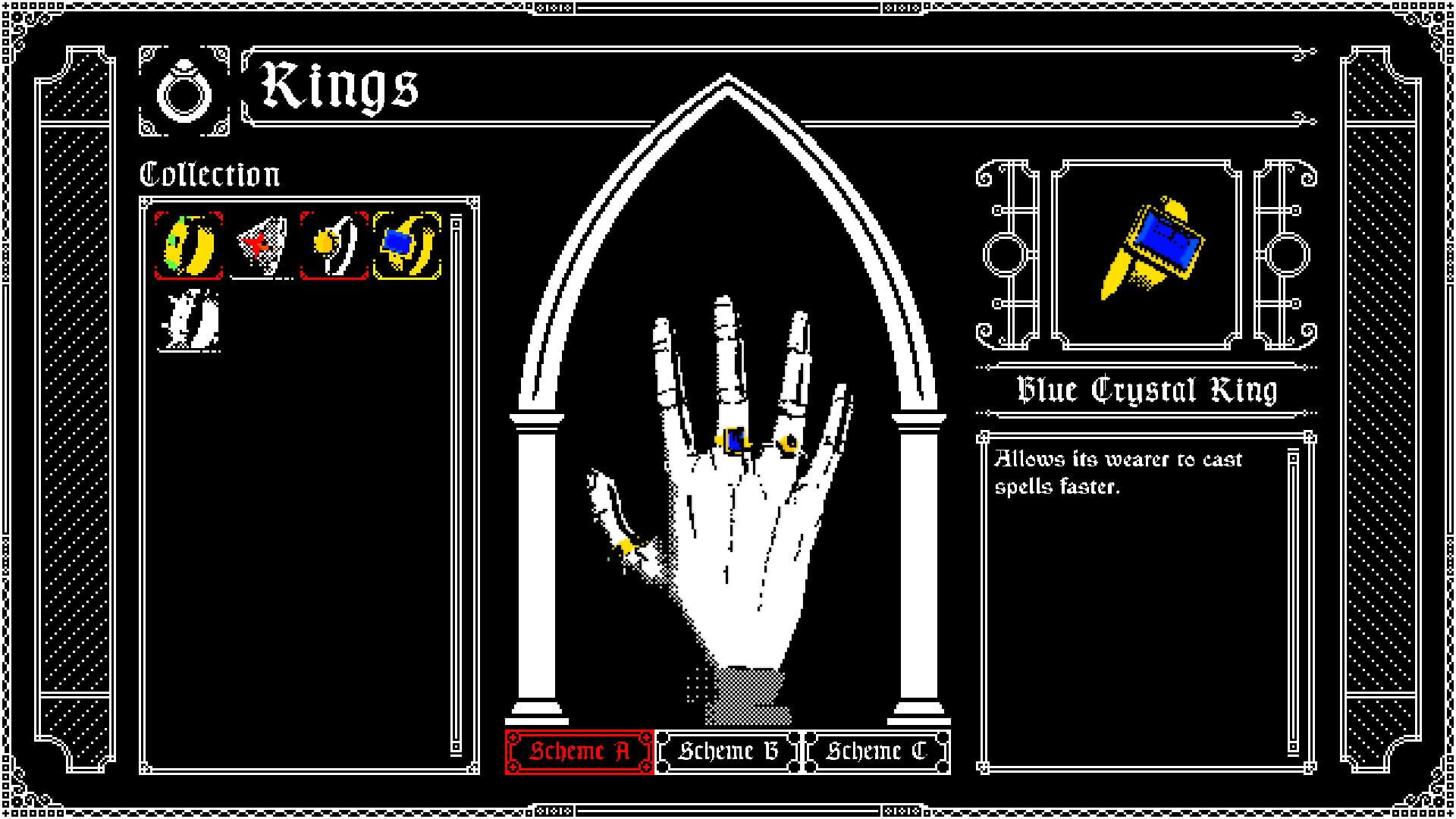This screenshot has height=819, width=1456.
Task: Select the green-spotted gold ring in the Collection
Action: coord(187,243)
